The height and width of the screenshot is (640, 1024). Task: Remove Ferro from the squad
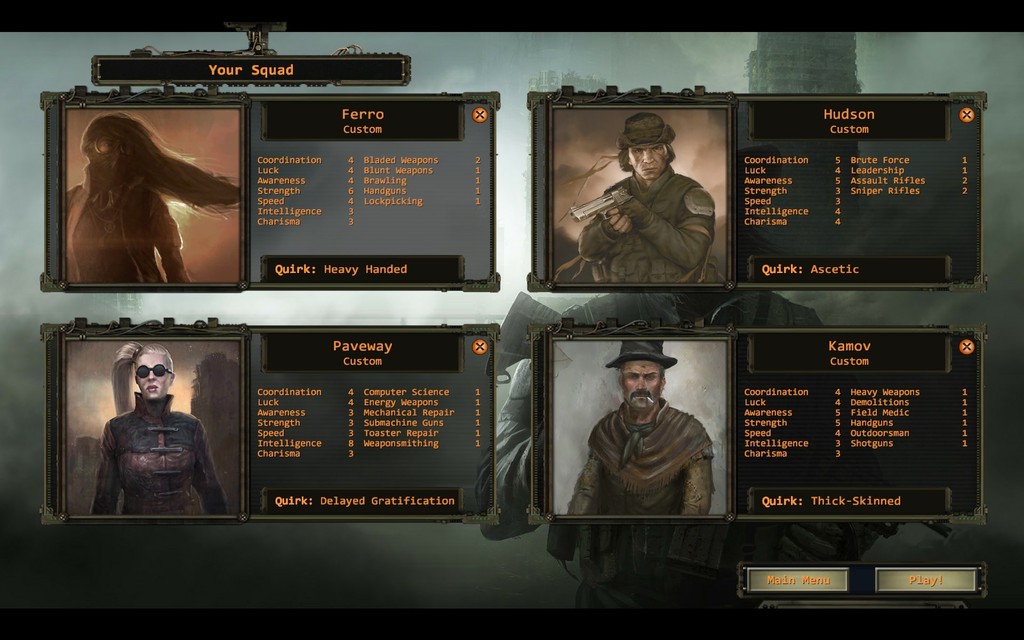[480, 115]
